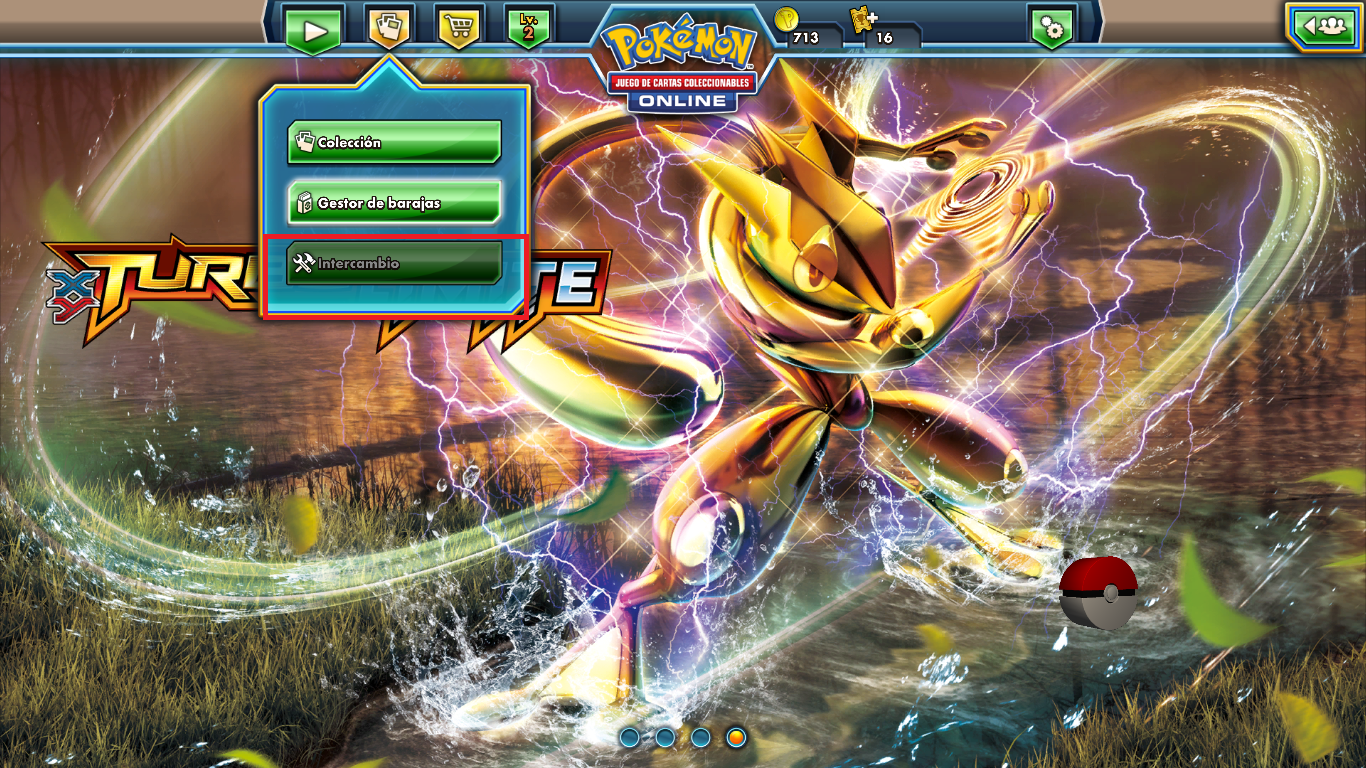Select the first carousel indicator dot
Image resolution: width=1366 pixels, height=768 pixels.
click(x=632, y=737)
